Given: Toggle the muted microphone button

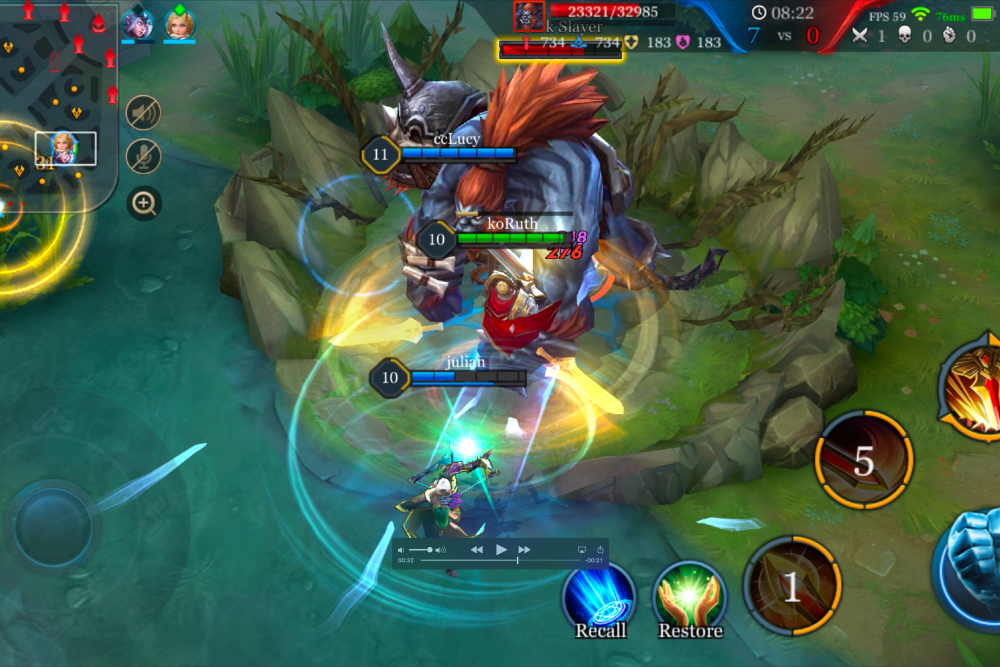Looking at the screenshot, I should tap(144, 156).
